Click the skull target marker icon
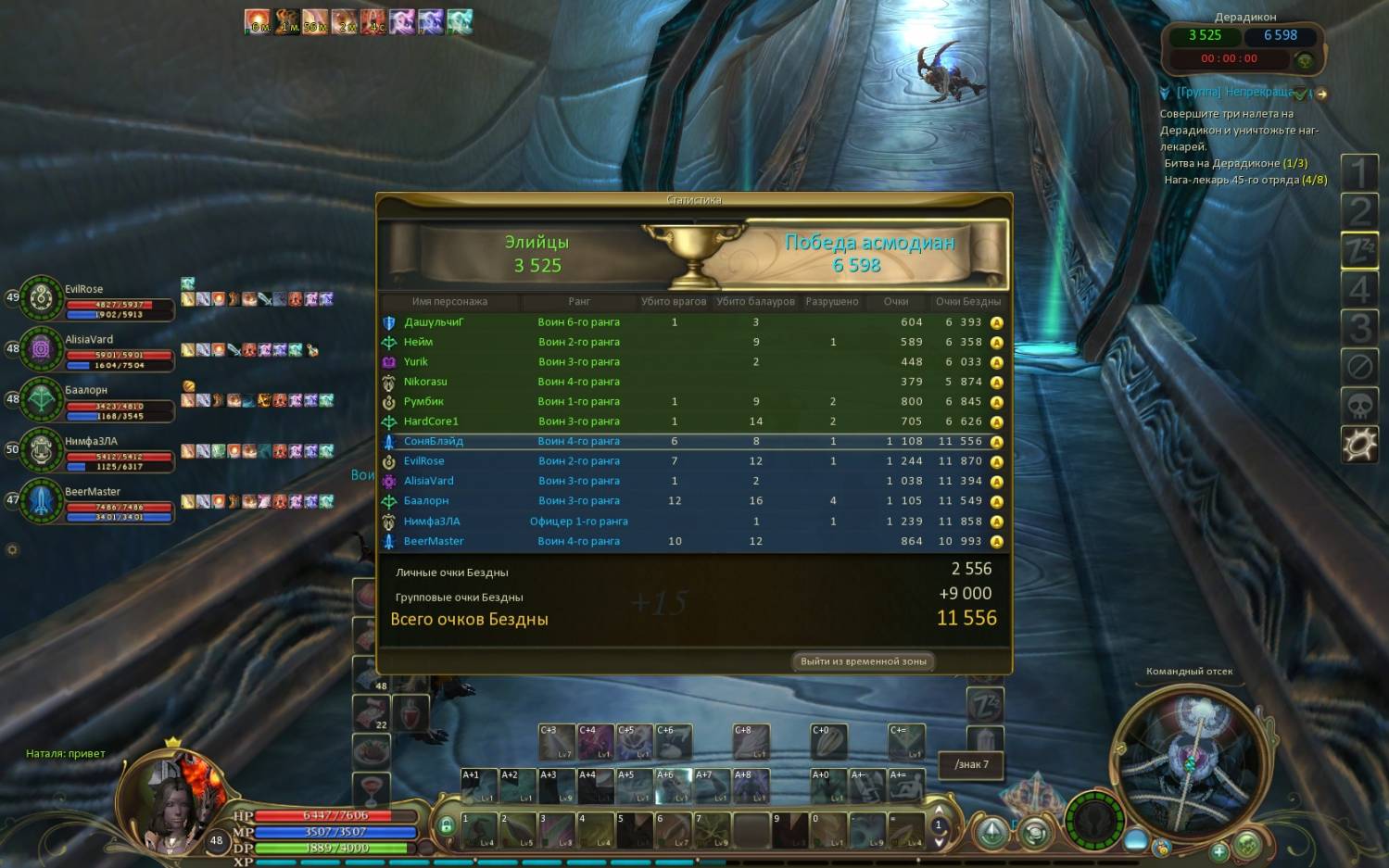Viewport: 1389px width, 868px height. pyautogui.click(x=1359, y=406)
